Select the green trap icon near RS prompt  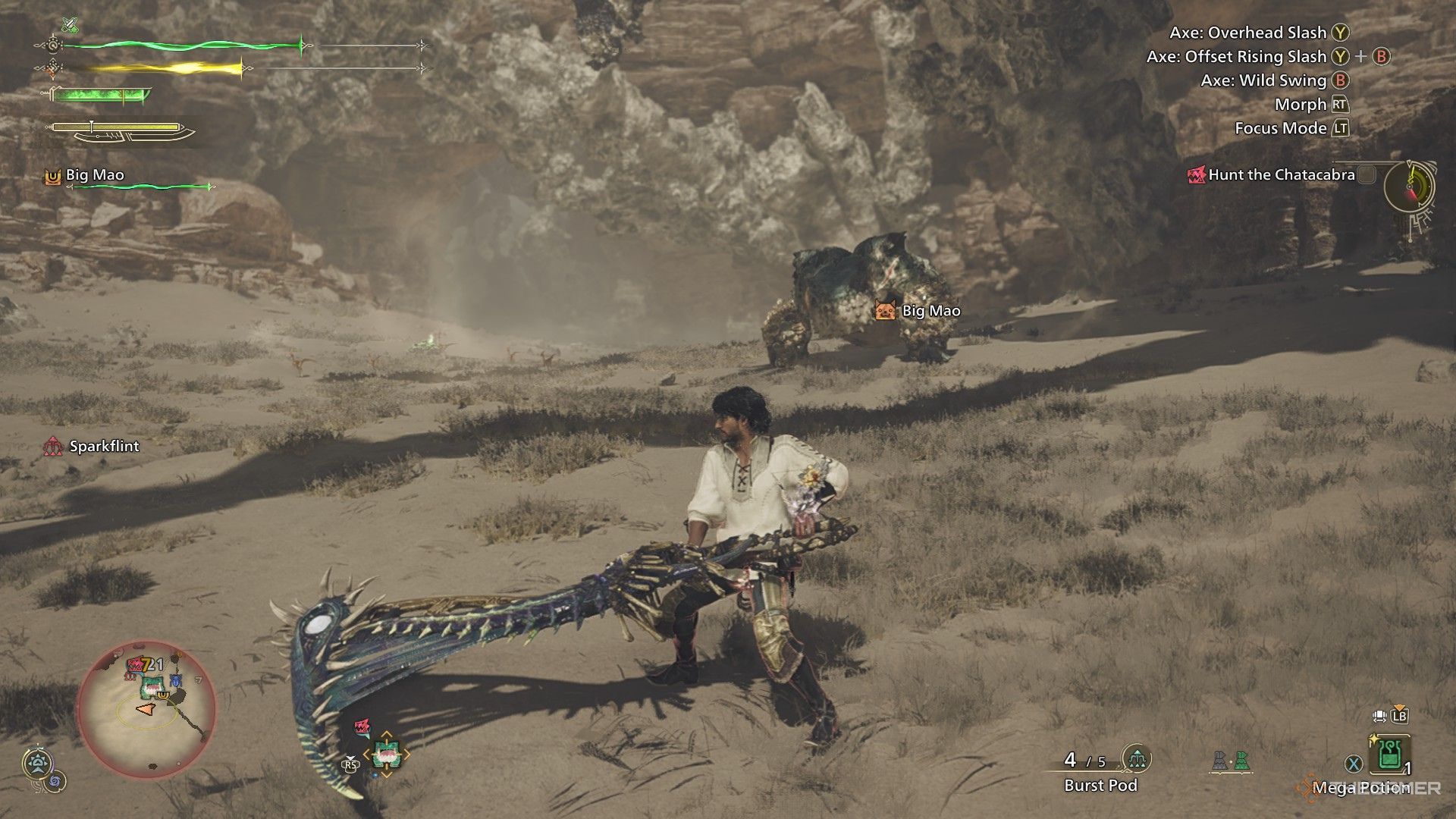point(385,754)
